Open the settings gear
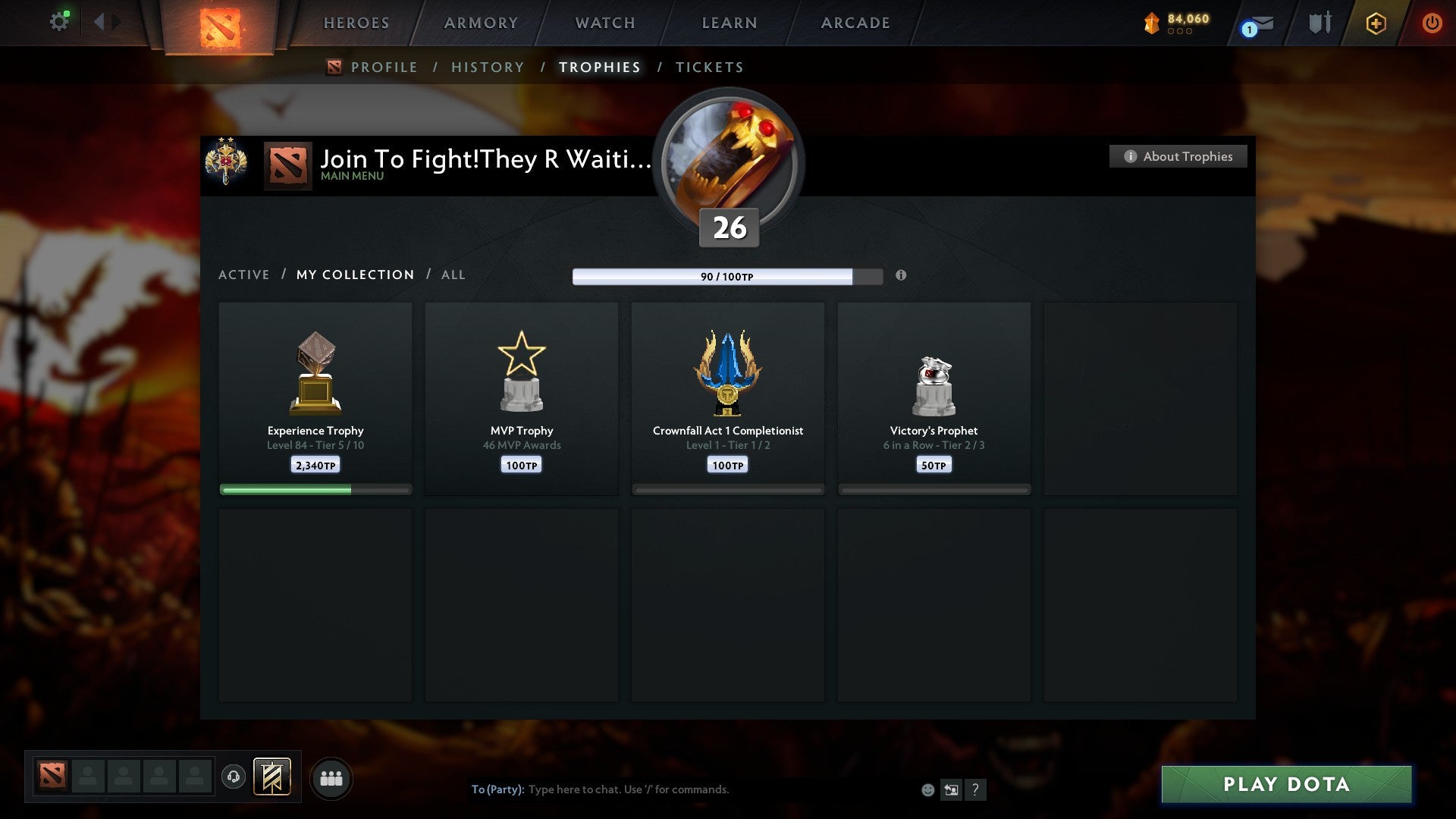This screenshot has width=1456, height=819. [60, 20]
